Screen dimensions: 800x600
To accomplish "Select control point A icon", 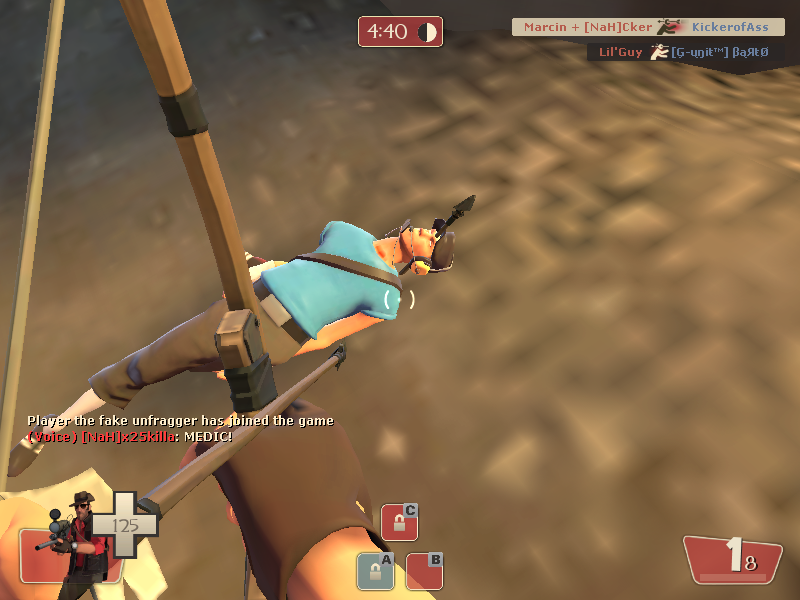I will tap(375, 571).
